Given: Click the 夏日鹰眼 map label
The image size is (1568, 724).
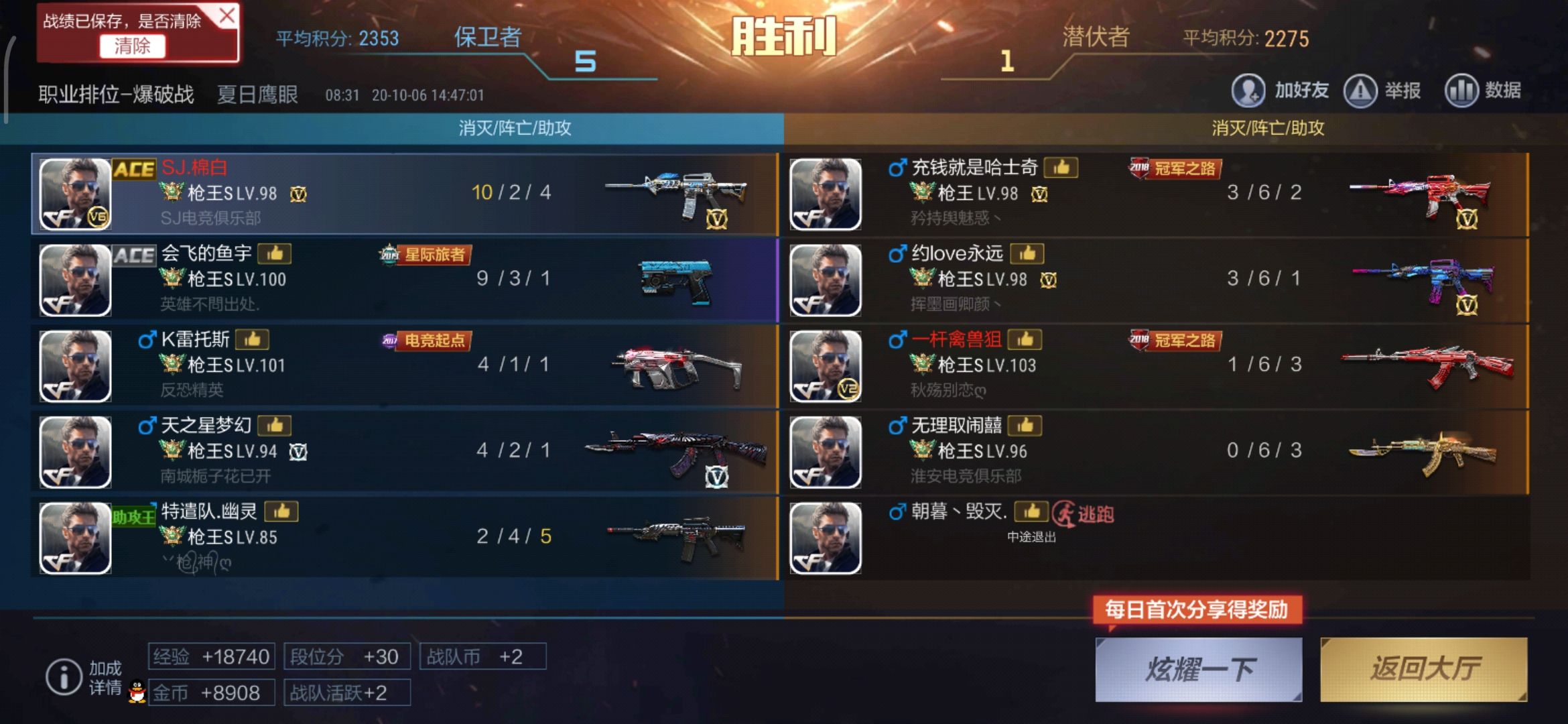Looking at the screenshot, I should point(258,93).
